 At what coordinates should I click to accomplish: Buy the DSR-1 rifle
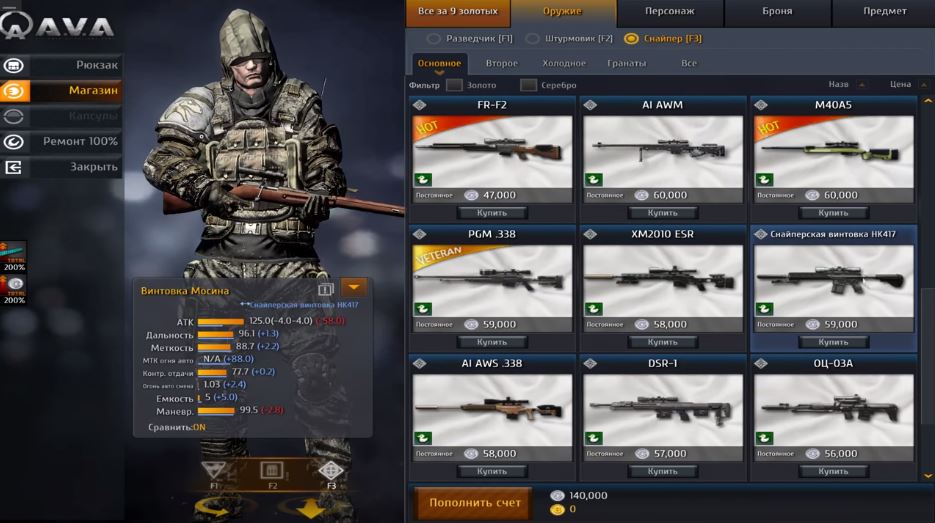coord(662,471)
